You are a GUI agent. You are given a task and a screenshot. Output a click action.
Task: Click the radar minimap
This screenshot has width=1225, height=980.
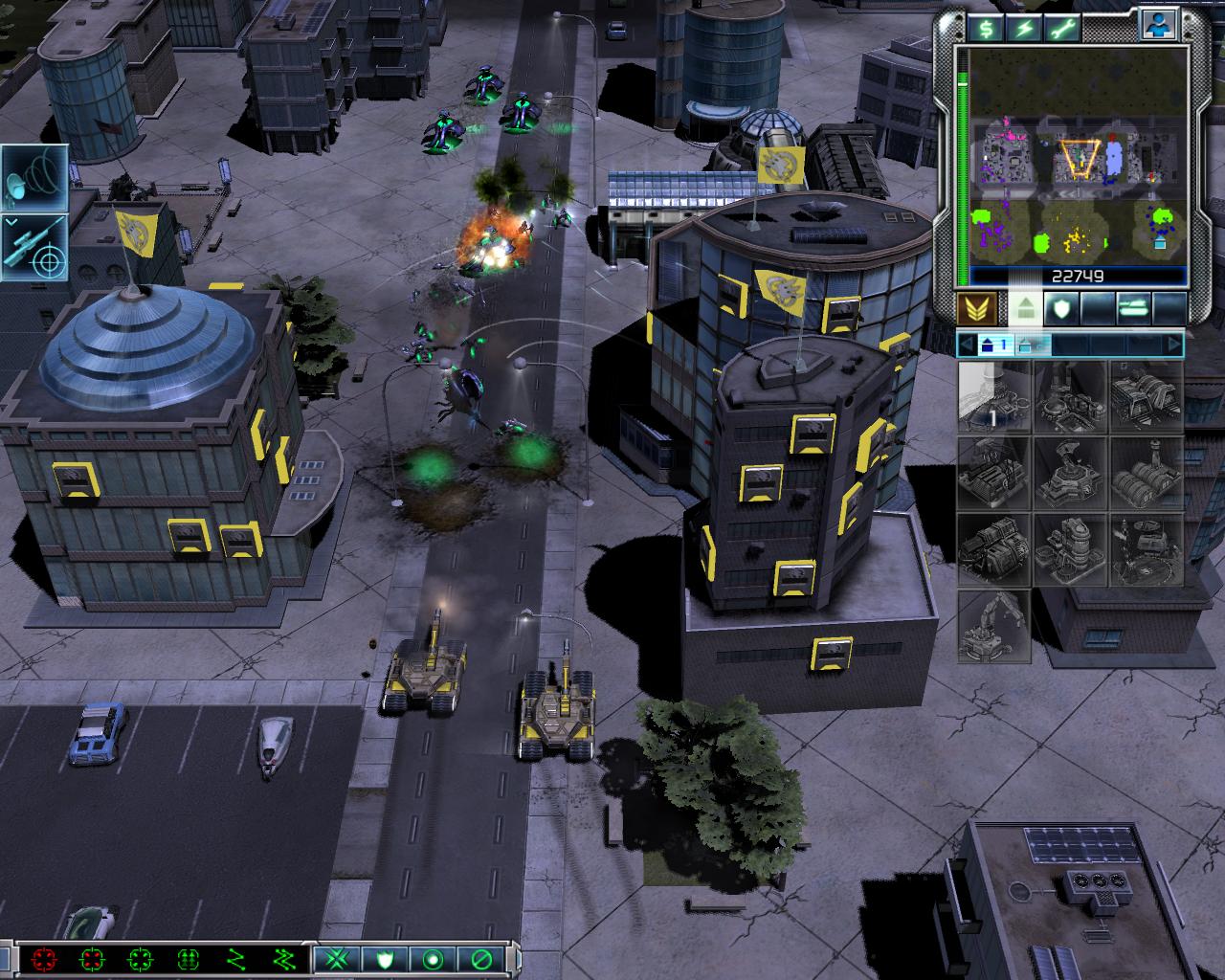(1079, 157)
